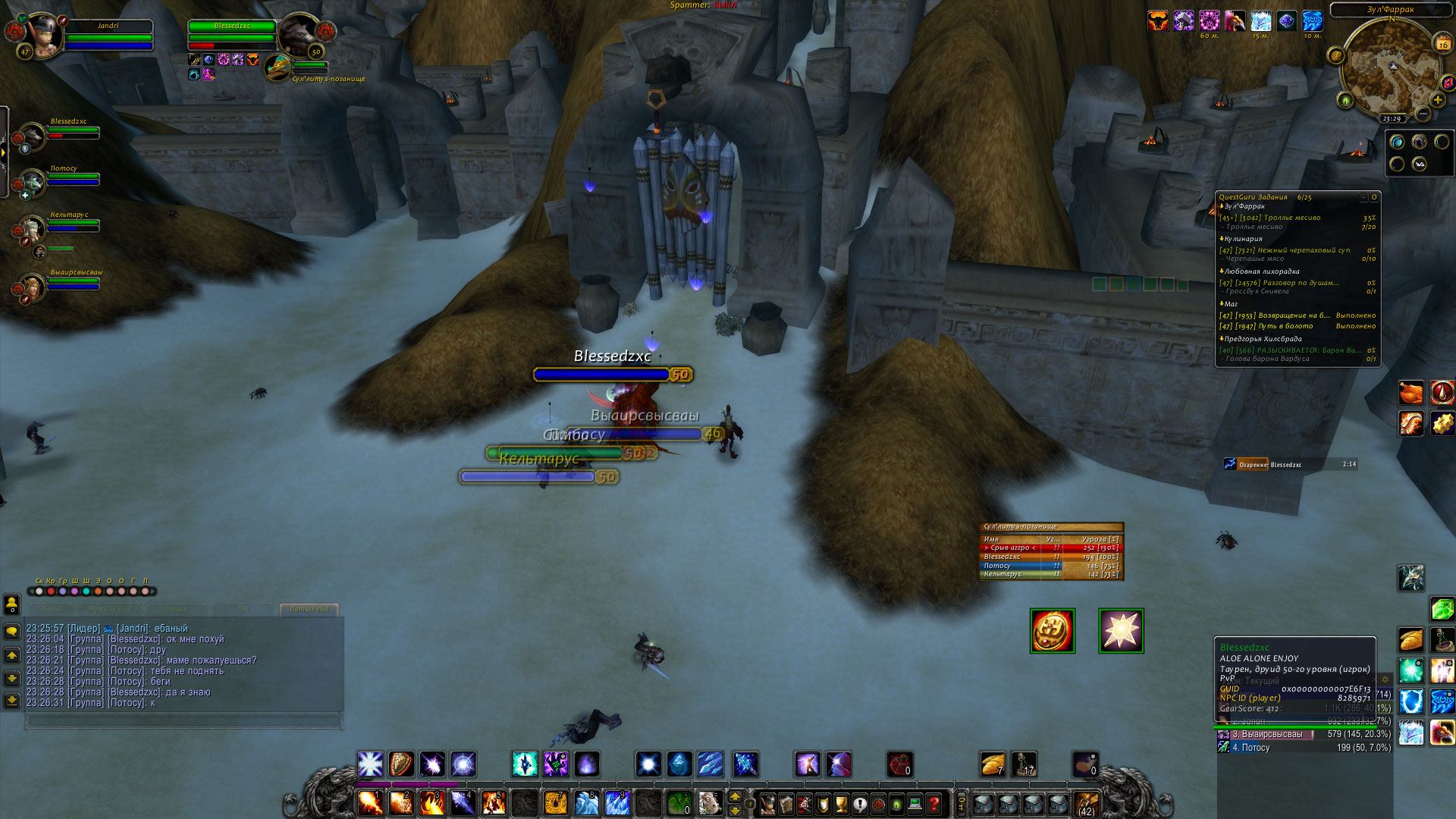Target party member Кельтарус
Screen dimensions: 1456x819
click(33, 228)
